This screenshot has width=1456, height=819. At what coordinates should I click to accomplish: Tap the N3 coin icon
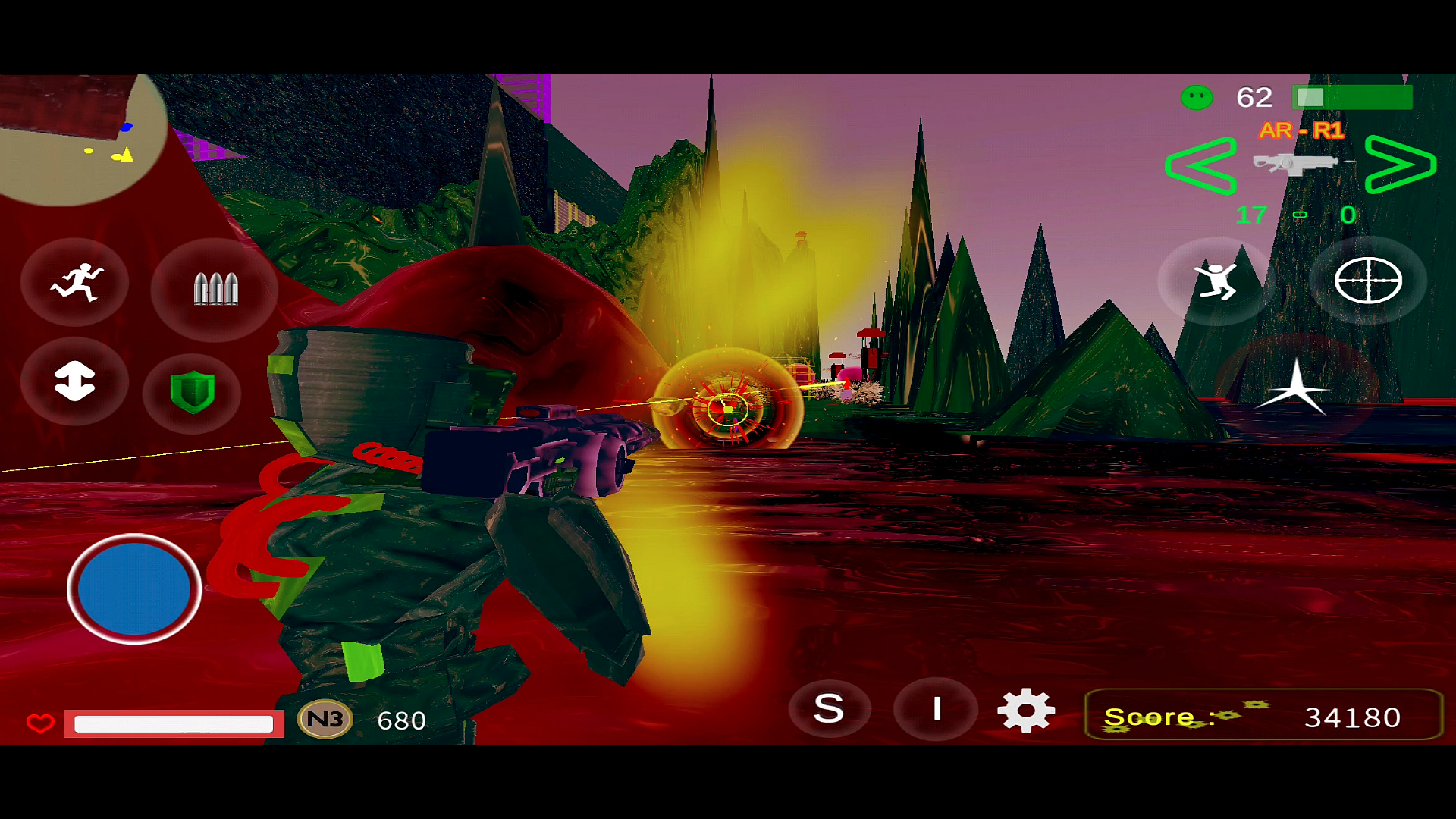(x=325, y=719)
